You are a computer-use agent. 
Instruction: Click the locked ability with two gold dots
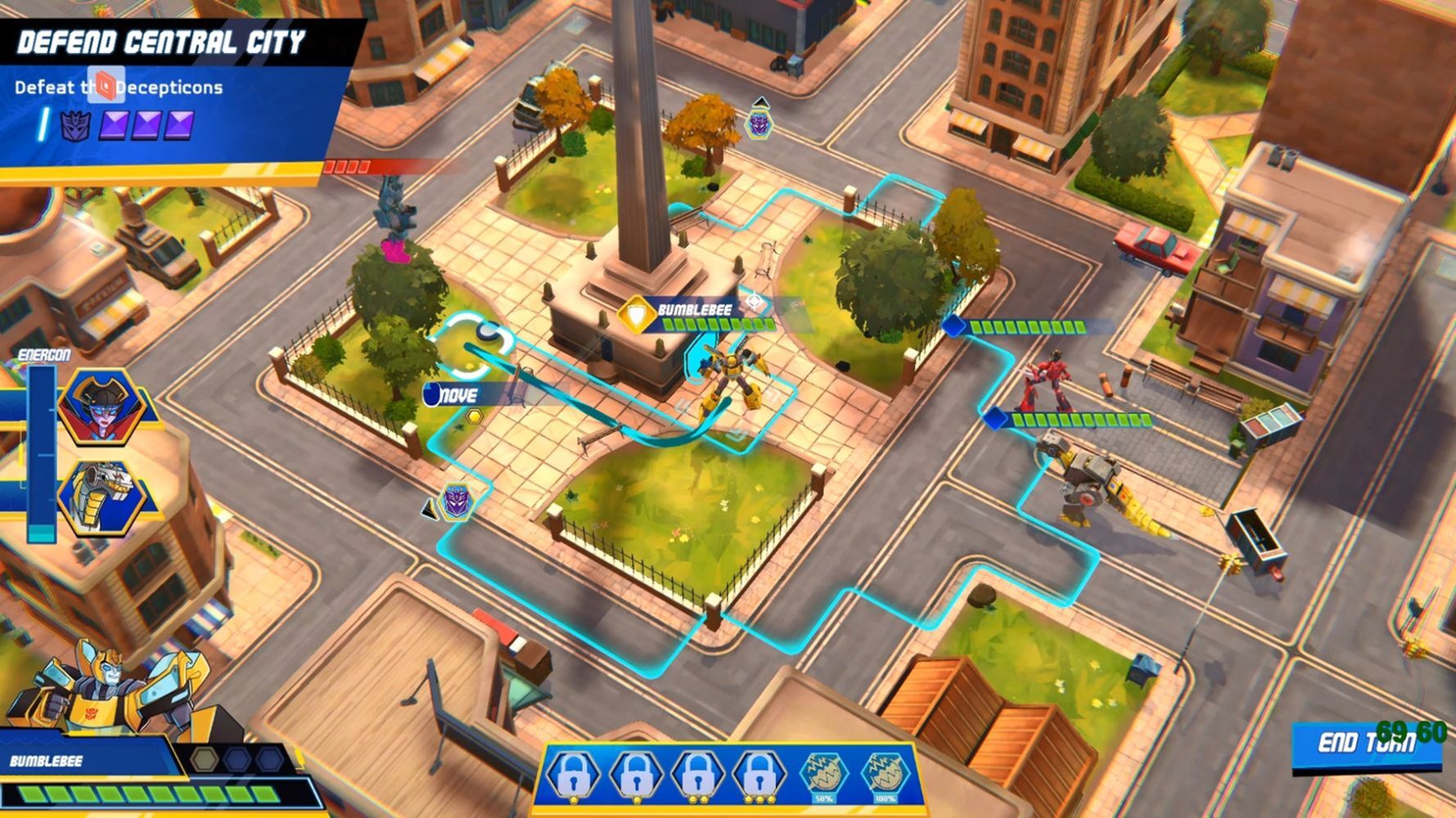click(x=697, y=775)
